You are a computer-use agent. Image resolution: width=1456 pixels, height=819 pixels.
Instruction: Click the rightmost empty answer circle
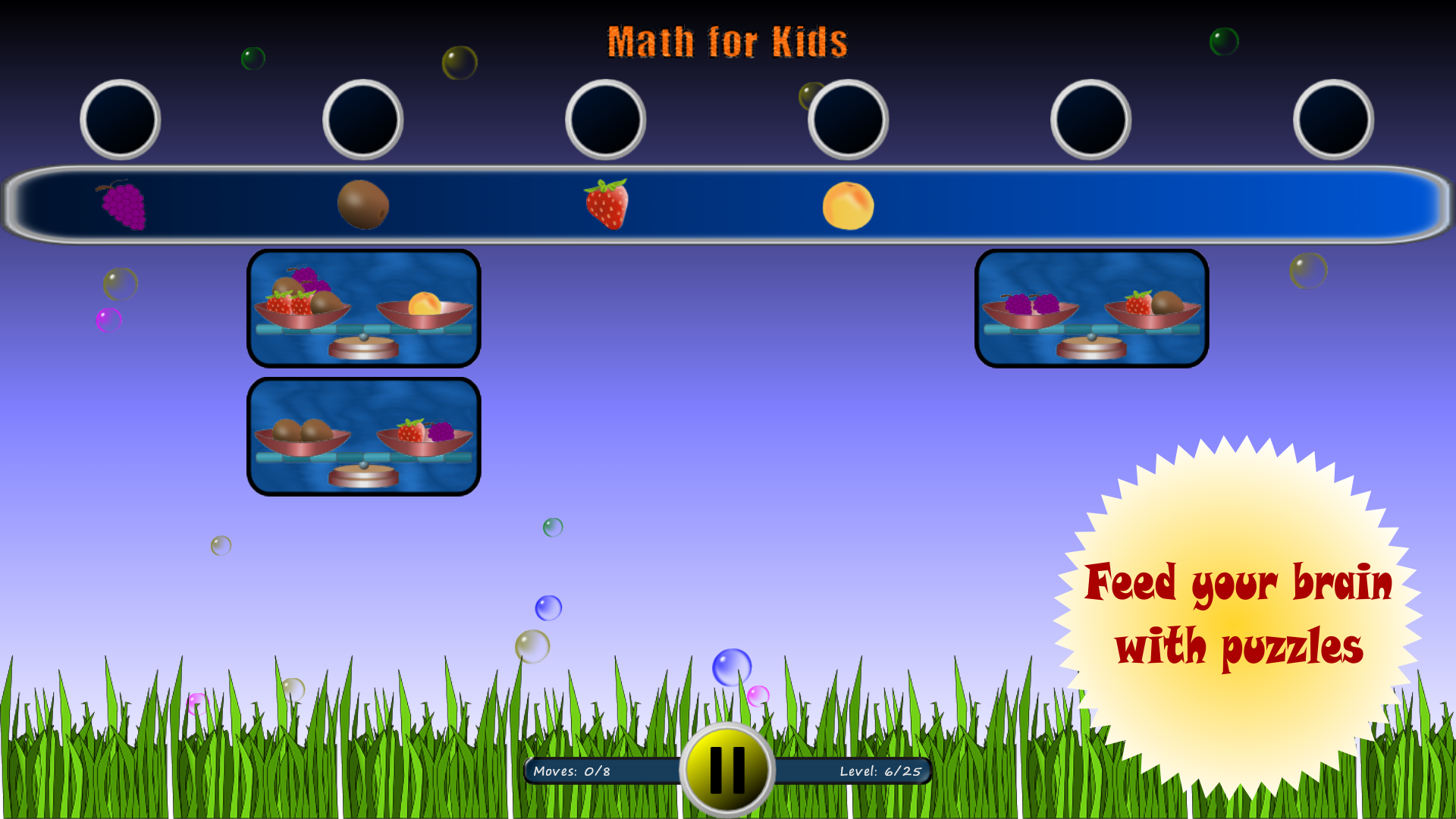coord(1332,119)
